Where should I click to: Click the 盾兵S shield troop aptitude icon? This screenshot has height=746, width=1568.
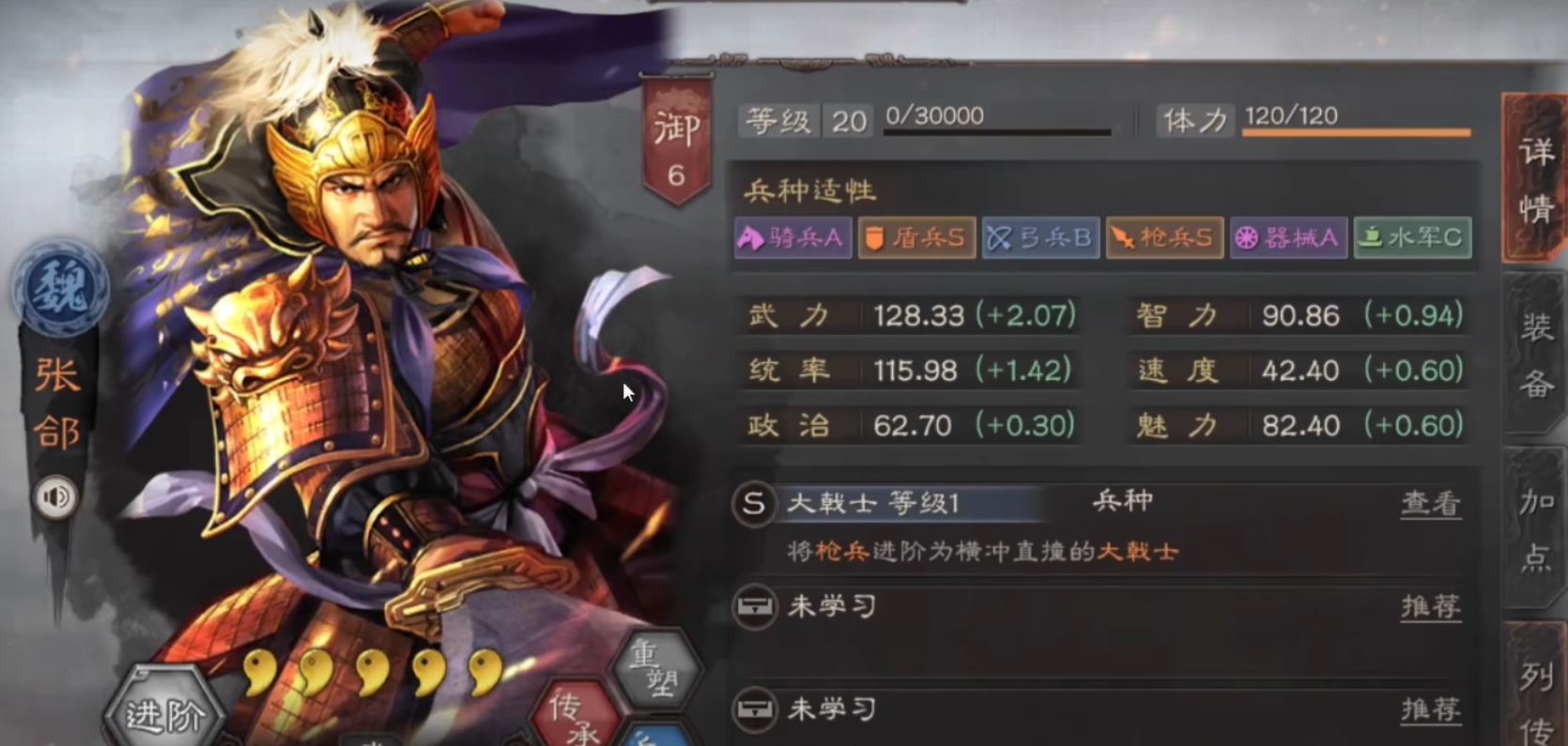click(917, 237)
